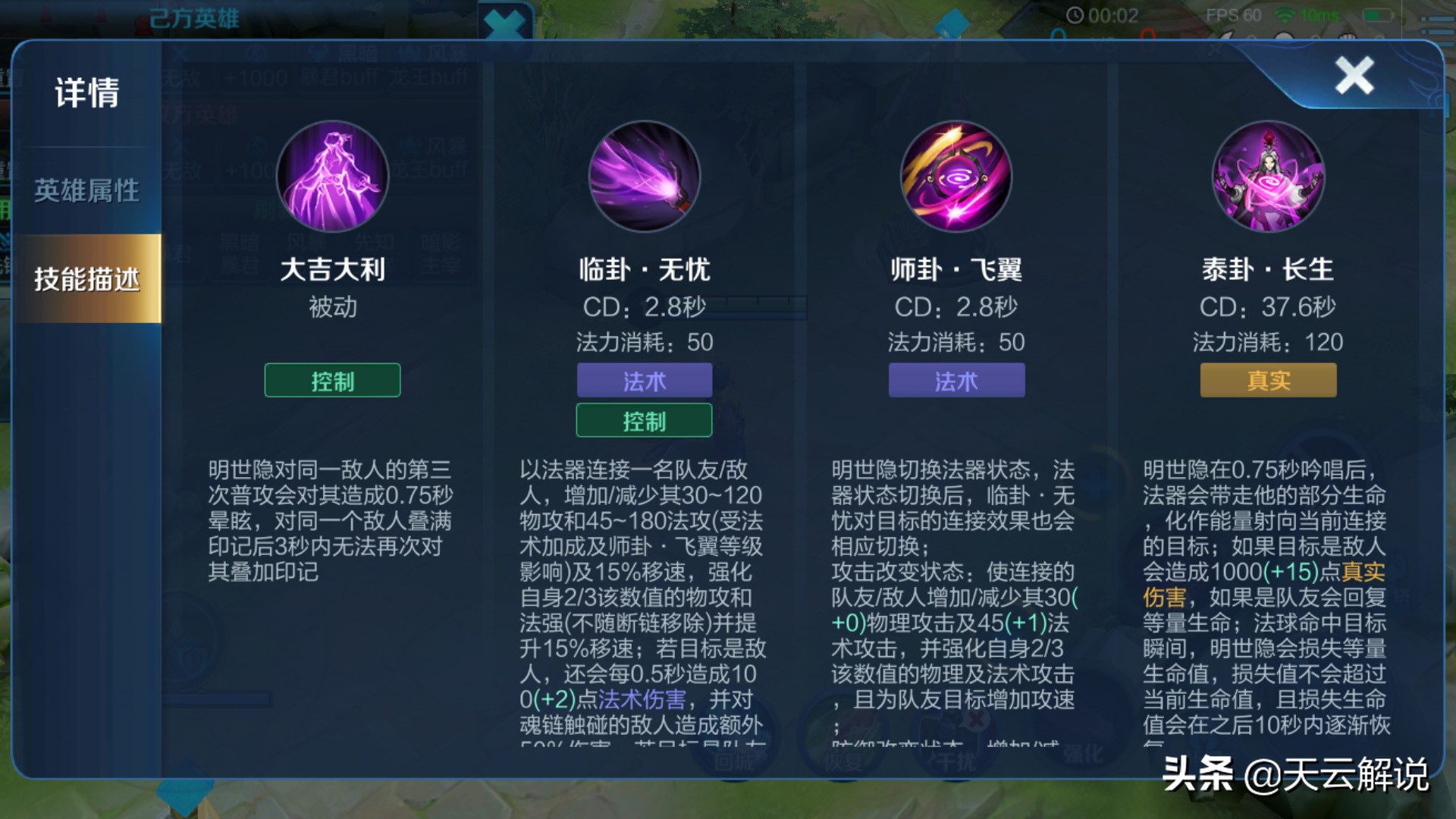Select the 师卦·飞翼 skill icon
The width and height of the screenshot is (1456, 819).
tap(957, 176)
